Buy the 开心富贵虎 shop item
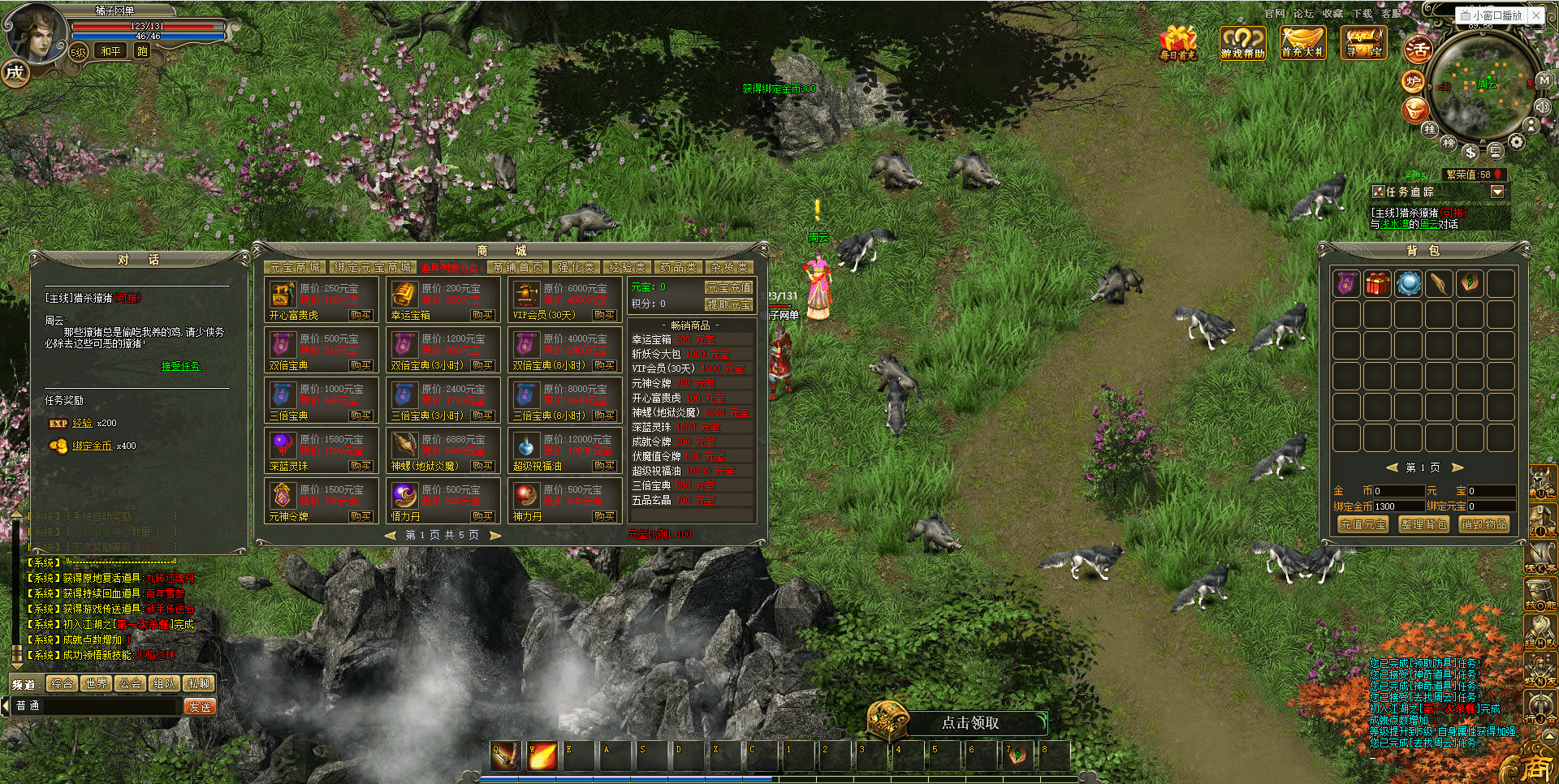1559x784 pixels. click(x=361, y=315)
